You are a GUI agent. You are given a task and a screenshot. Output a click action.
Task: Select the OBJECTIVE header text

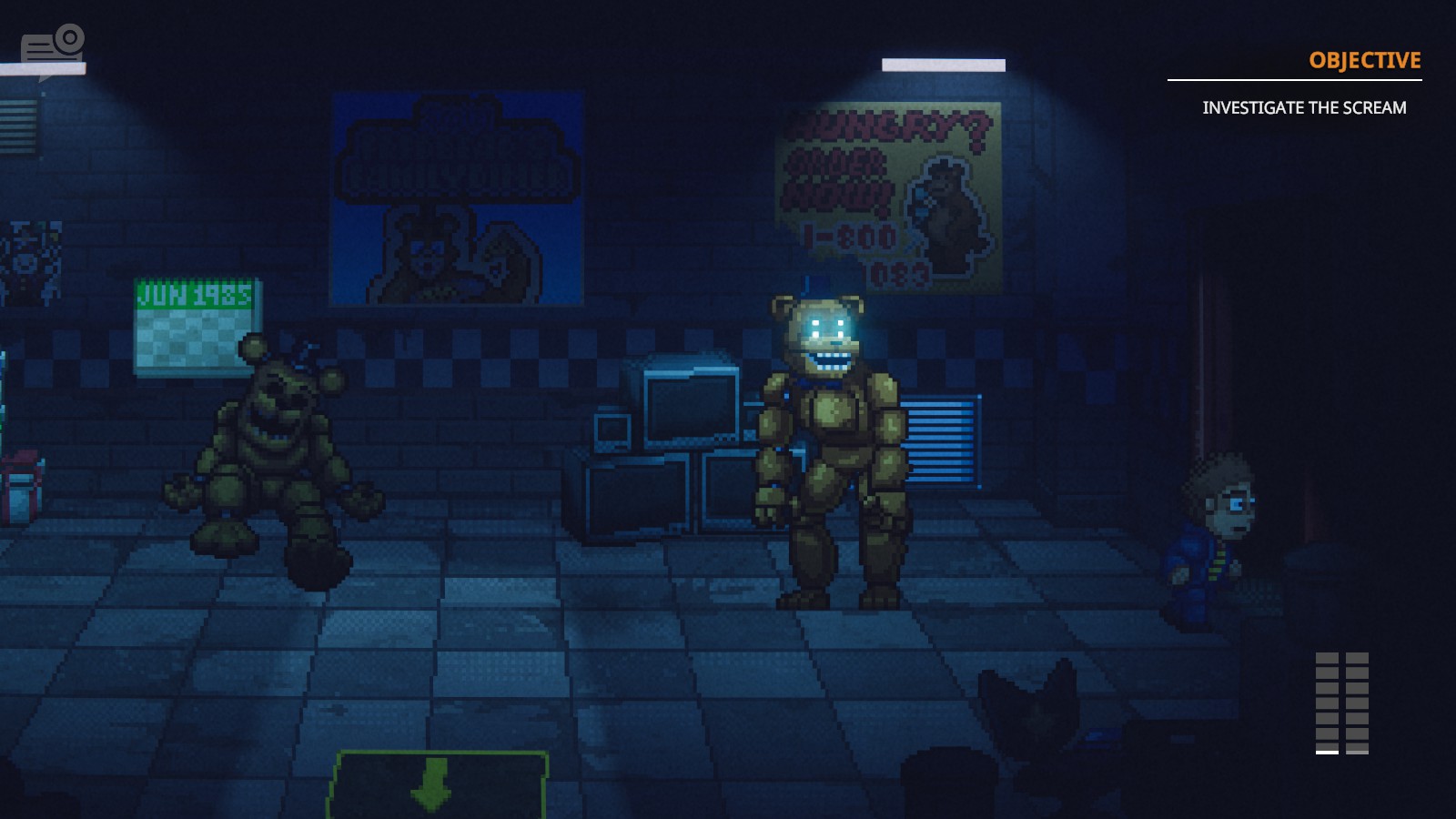1363,61
